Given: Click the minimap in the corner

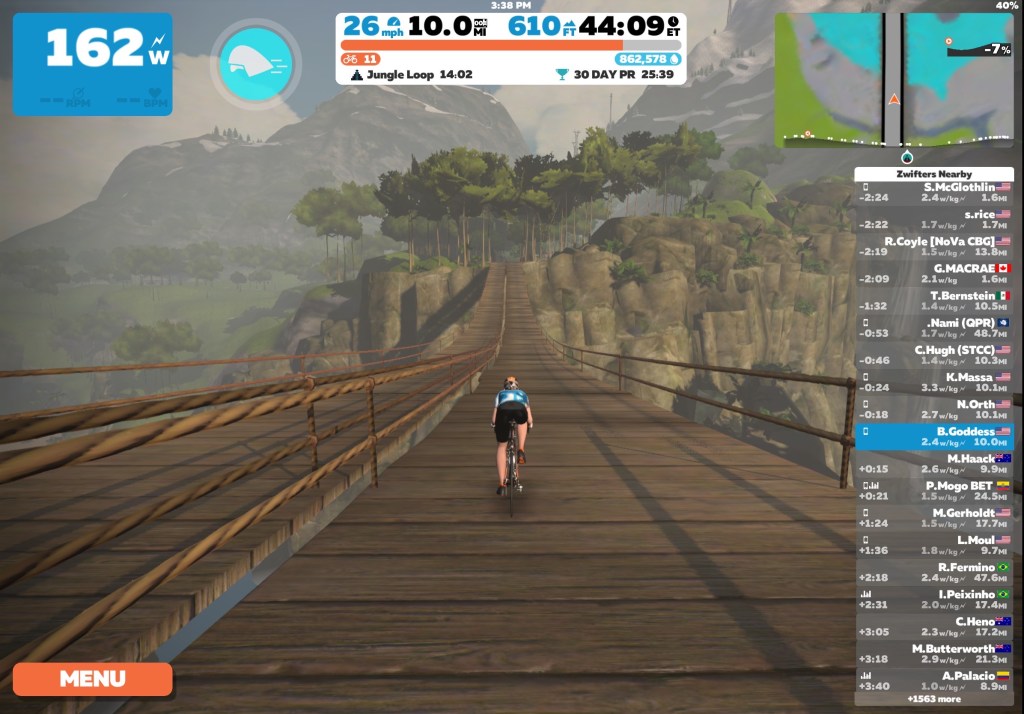Looking at the screenshot, I should pyautogui.click(x=893, y=80).
